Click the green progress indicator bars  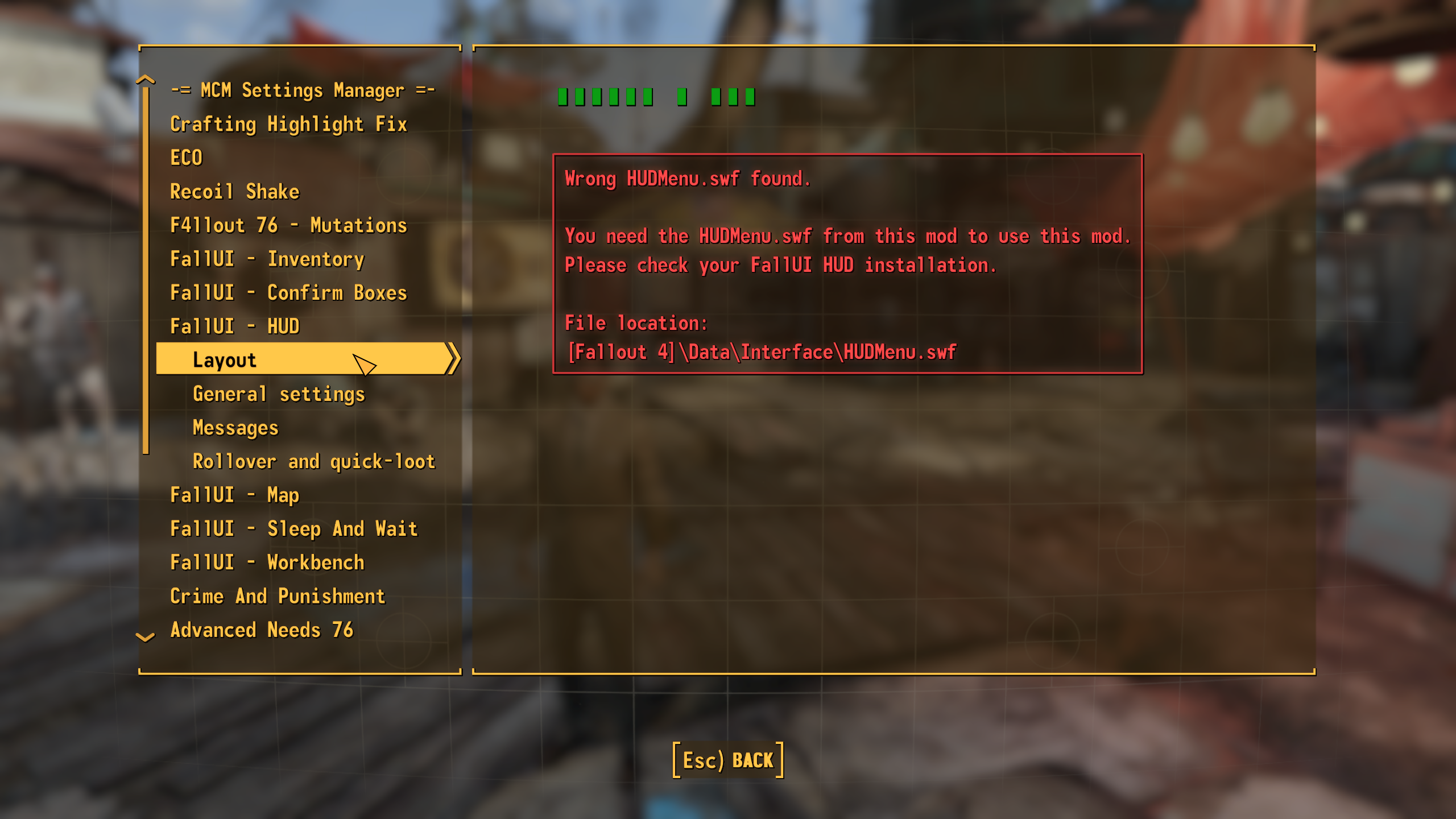[x=654, y=96]
